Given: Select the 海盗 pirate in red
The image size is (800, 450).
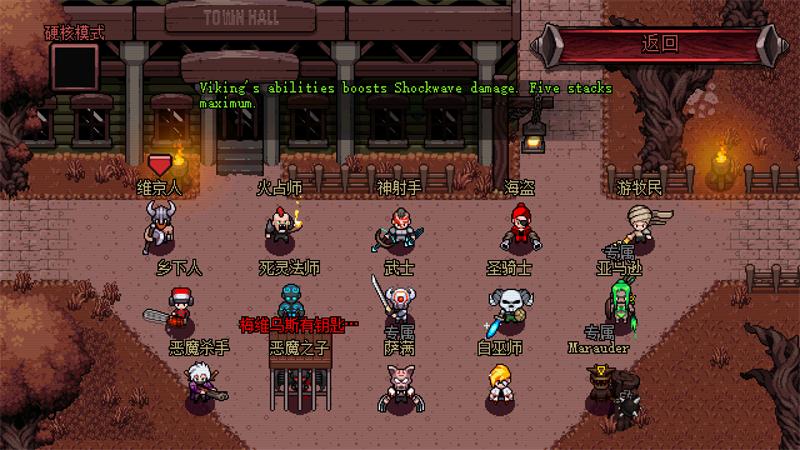Looking at the screenshot, I should click(x=518, y=226).
